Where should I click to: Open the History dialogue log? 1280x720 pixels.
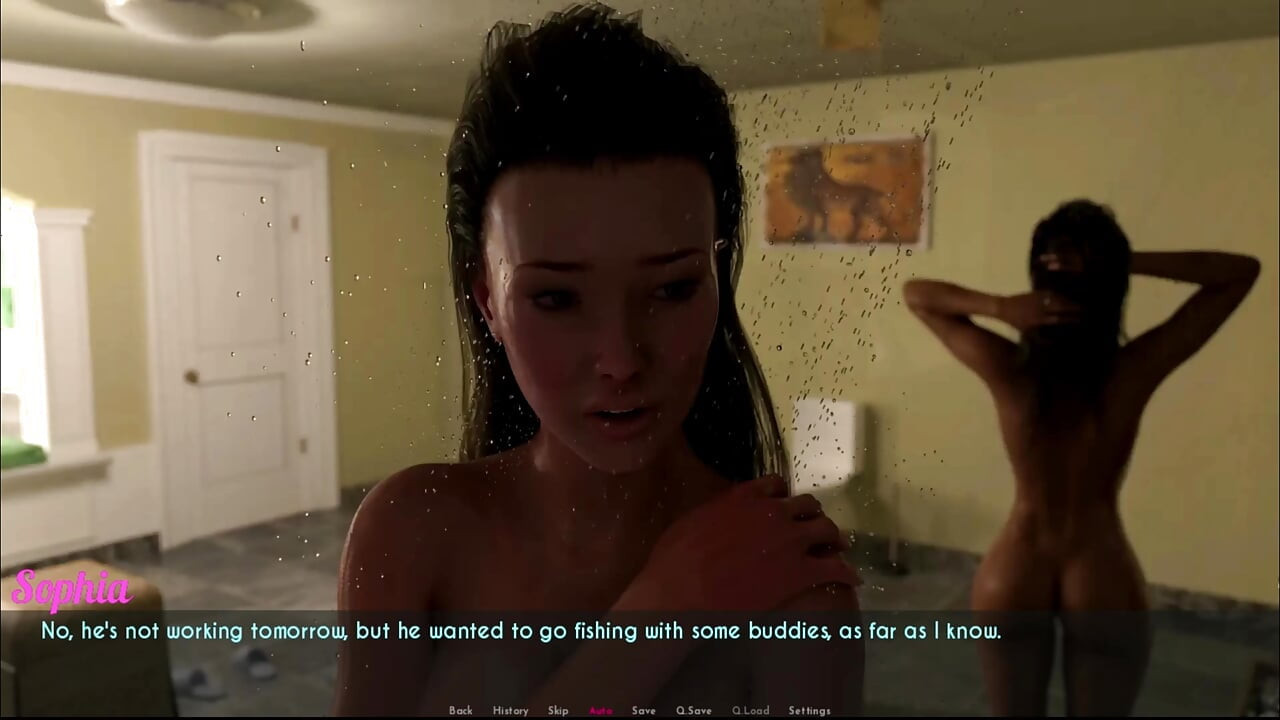coord(510,710)
